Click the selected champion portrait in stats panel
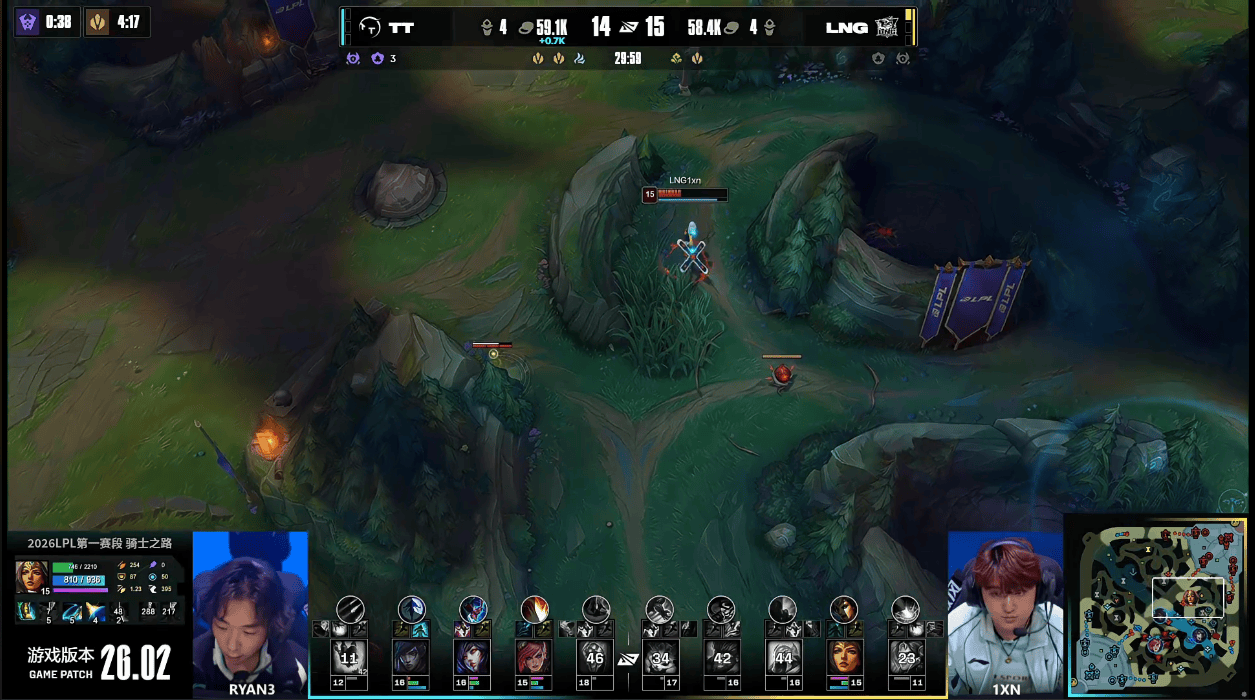The height and width of the screenshot is (700, 1255). pyautogui.click(x=31, y=575)
